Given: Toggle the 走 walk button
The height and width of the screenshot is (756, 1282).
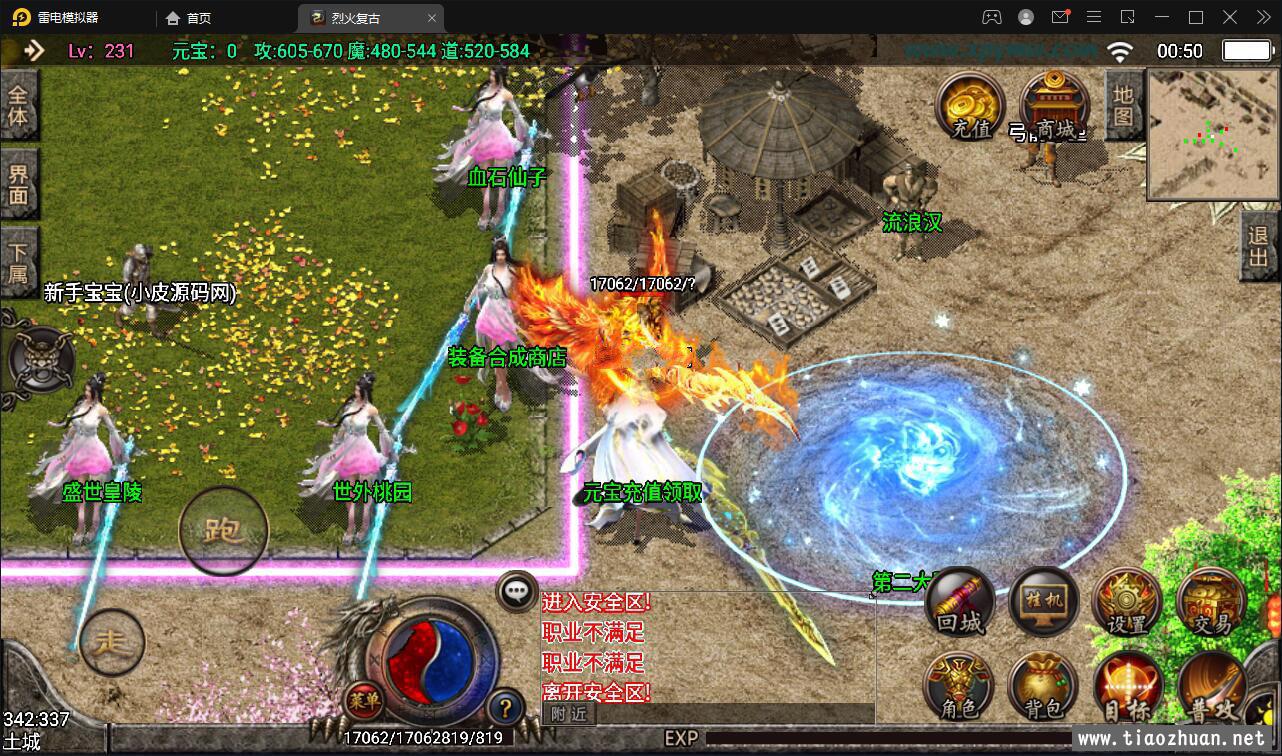Looking at the screenshot, I should point(111,642).
